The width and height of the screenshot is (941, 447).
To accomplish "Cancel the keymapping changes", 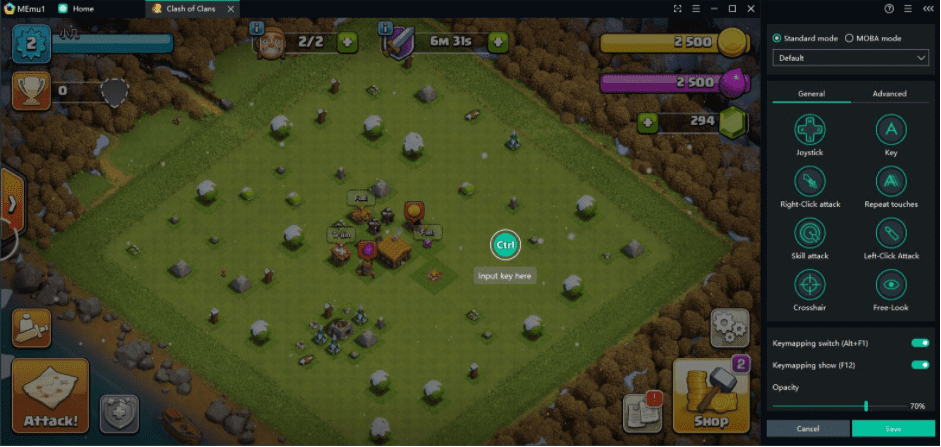I will point(808,429).
